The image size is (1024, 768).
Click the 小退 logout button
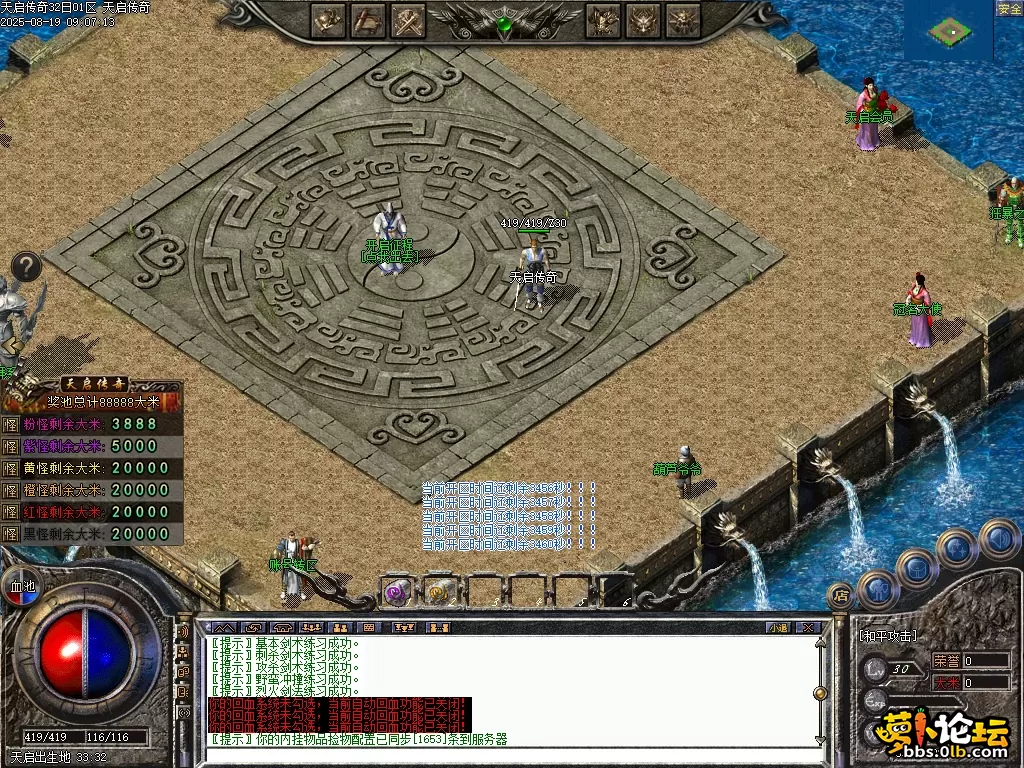tap(778, 627)
